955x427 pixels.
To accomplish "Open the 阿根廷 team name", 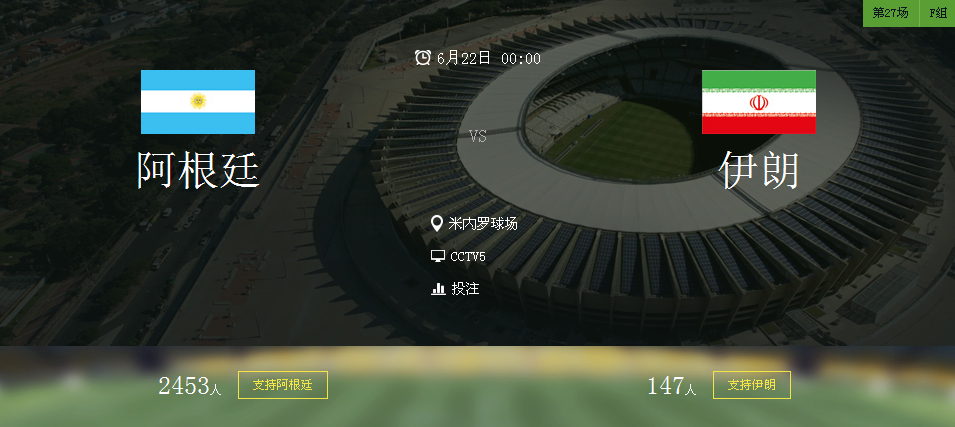I will point(198,171).
